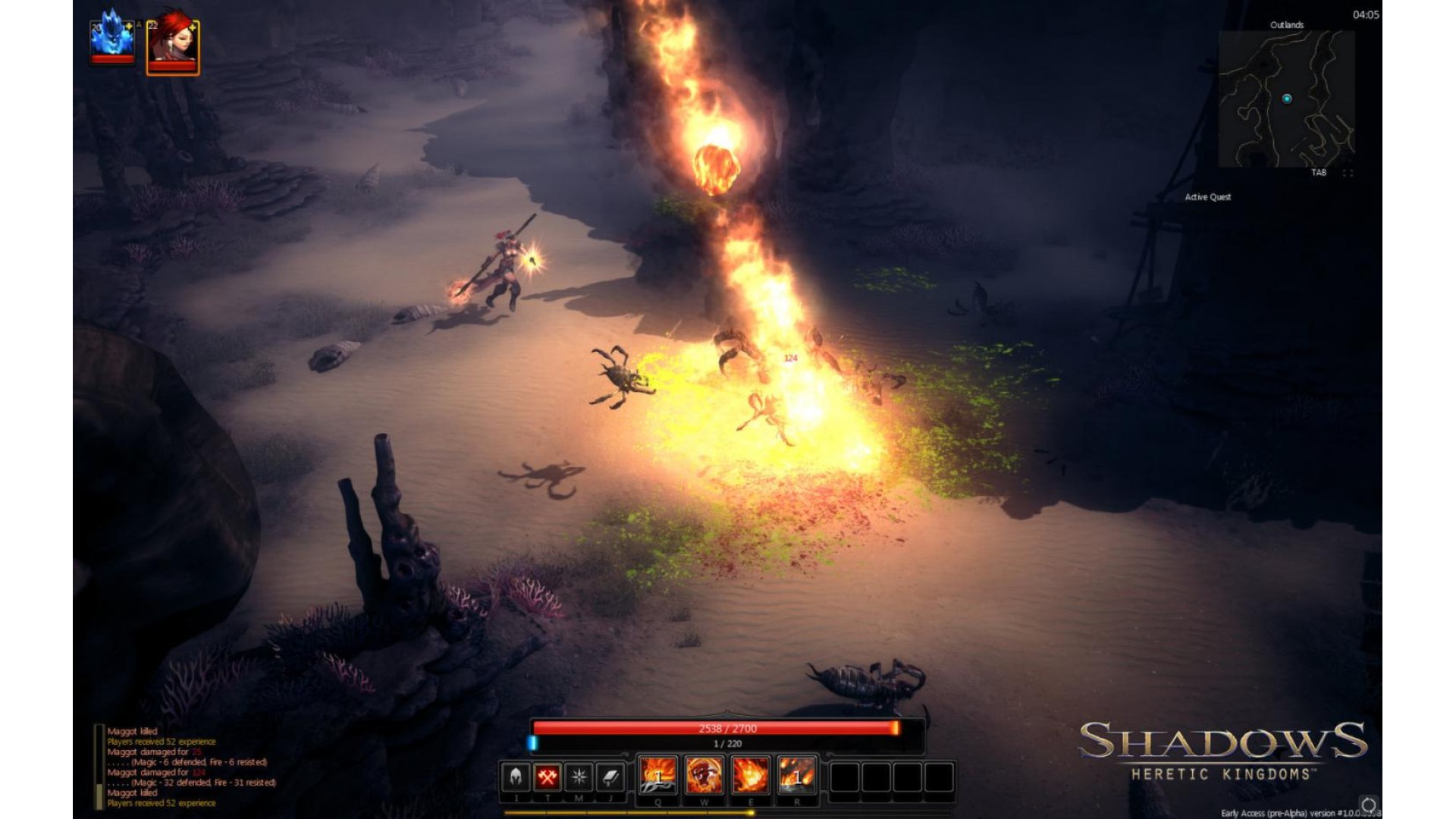Open the crossed axes talents icon

tap(548, 777)
